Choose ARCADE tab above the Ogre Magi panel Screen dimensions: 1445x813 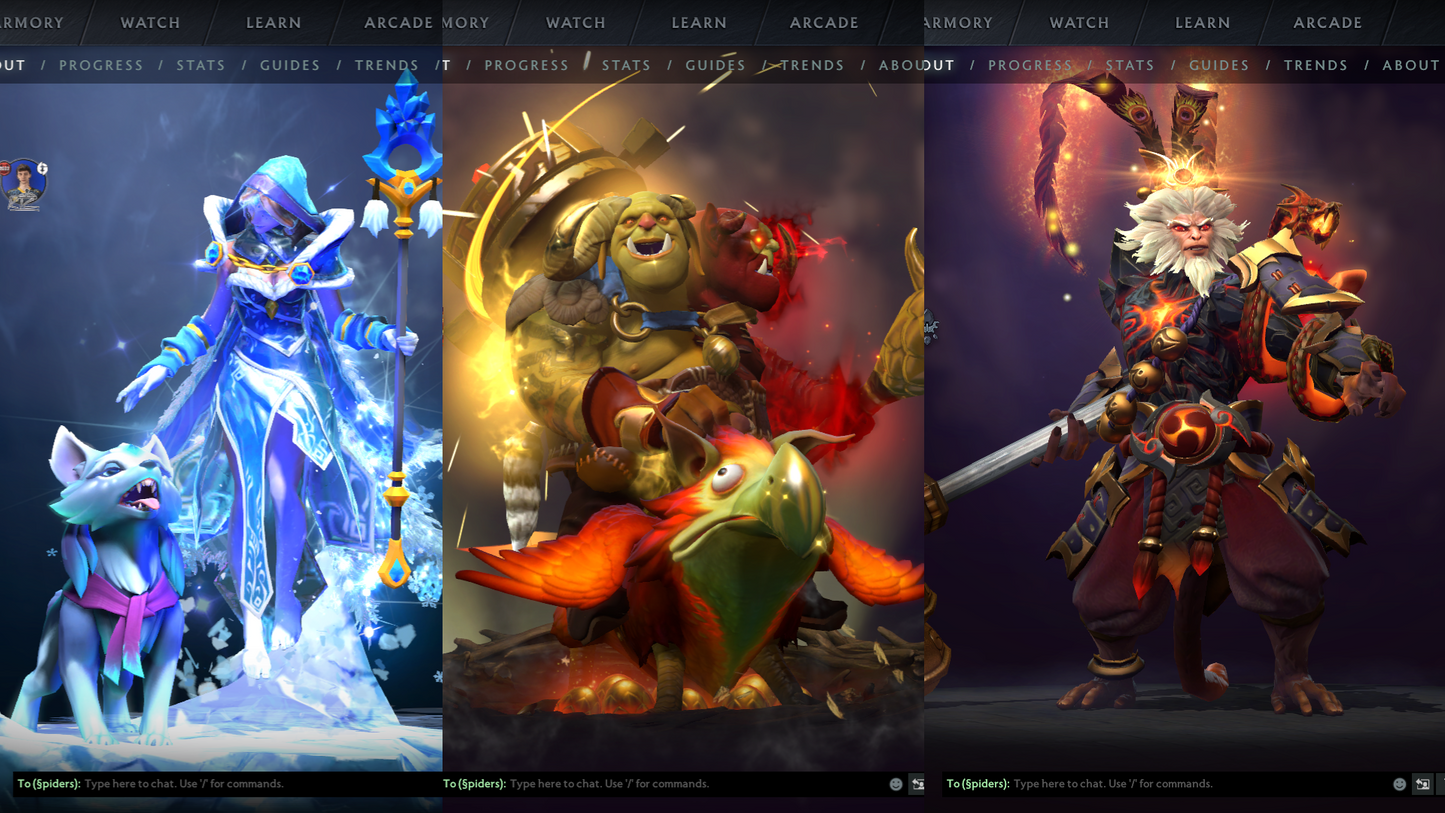coord(824,22)
